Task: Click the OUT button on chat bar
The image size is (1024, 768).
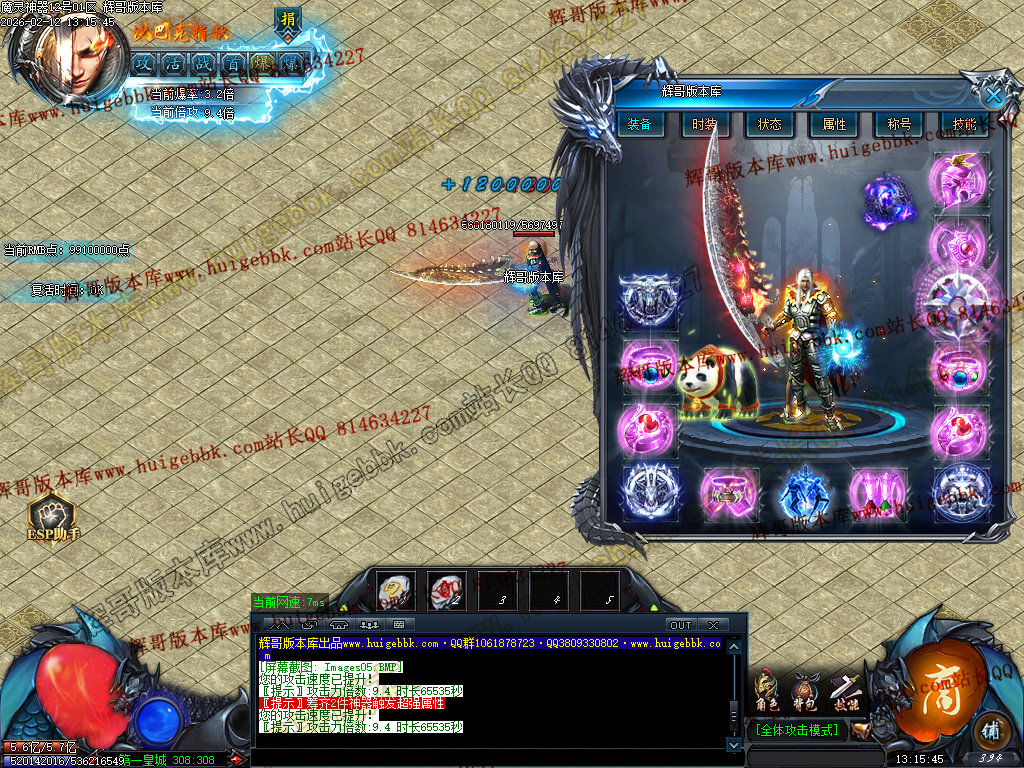Action: pos(681,625)
